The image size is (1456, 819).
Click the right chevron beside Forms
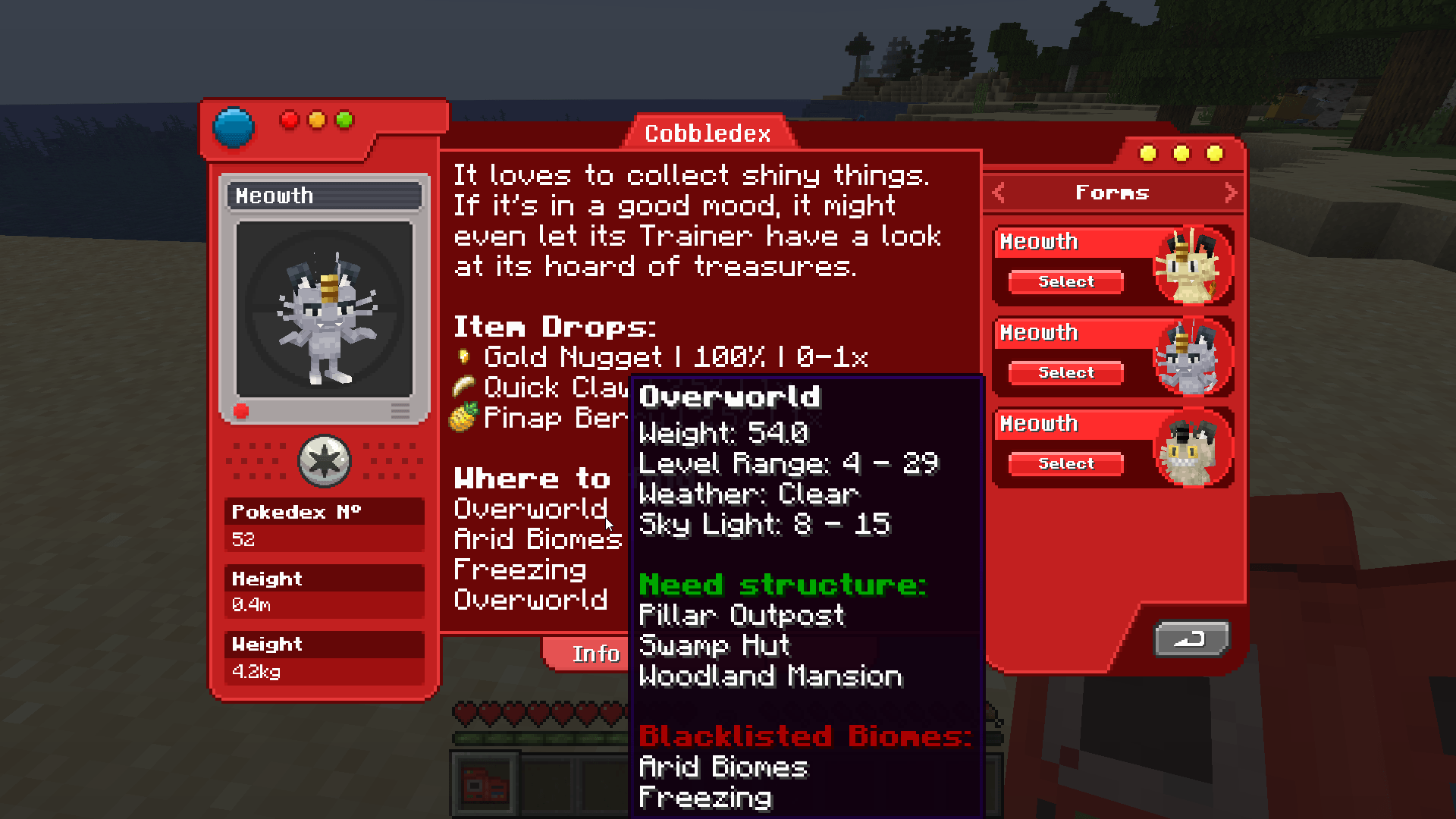coord(1230,193)
